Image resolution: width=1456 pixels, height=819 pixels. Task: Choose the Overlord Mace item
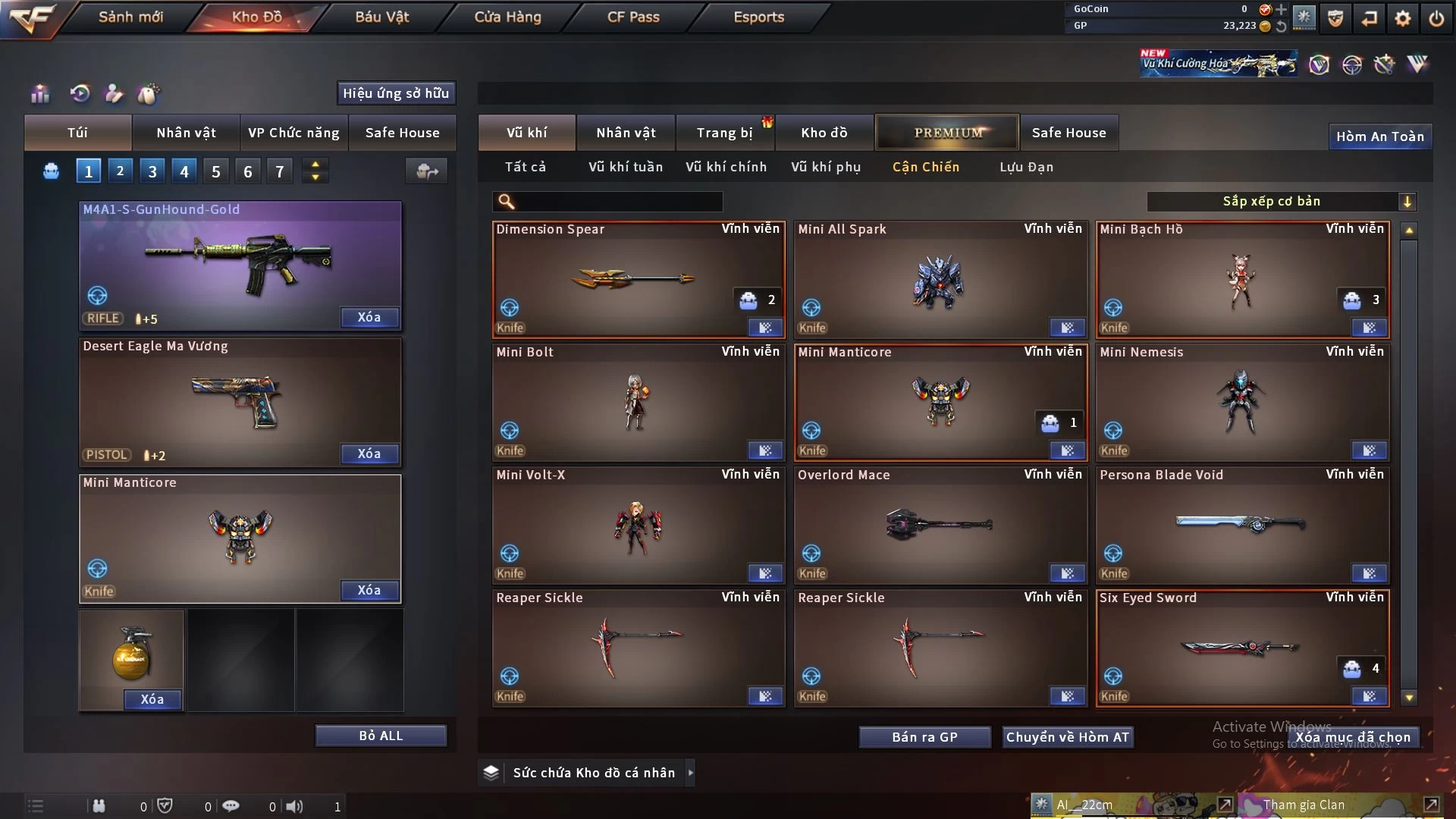(x=939, y=525)
